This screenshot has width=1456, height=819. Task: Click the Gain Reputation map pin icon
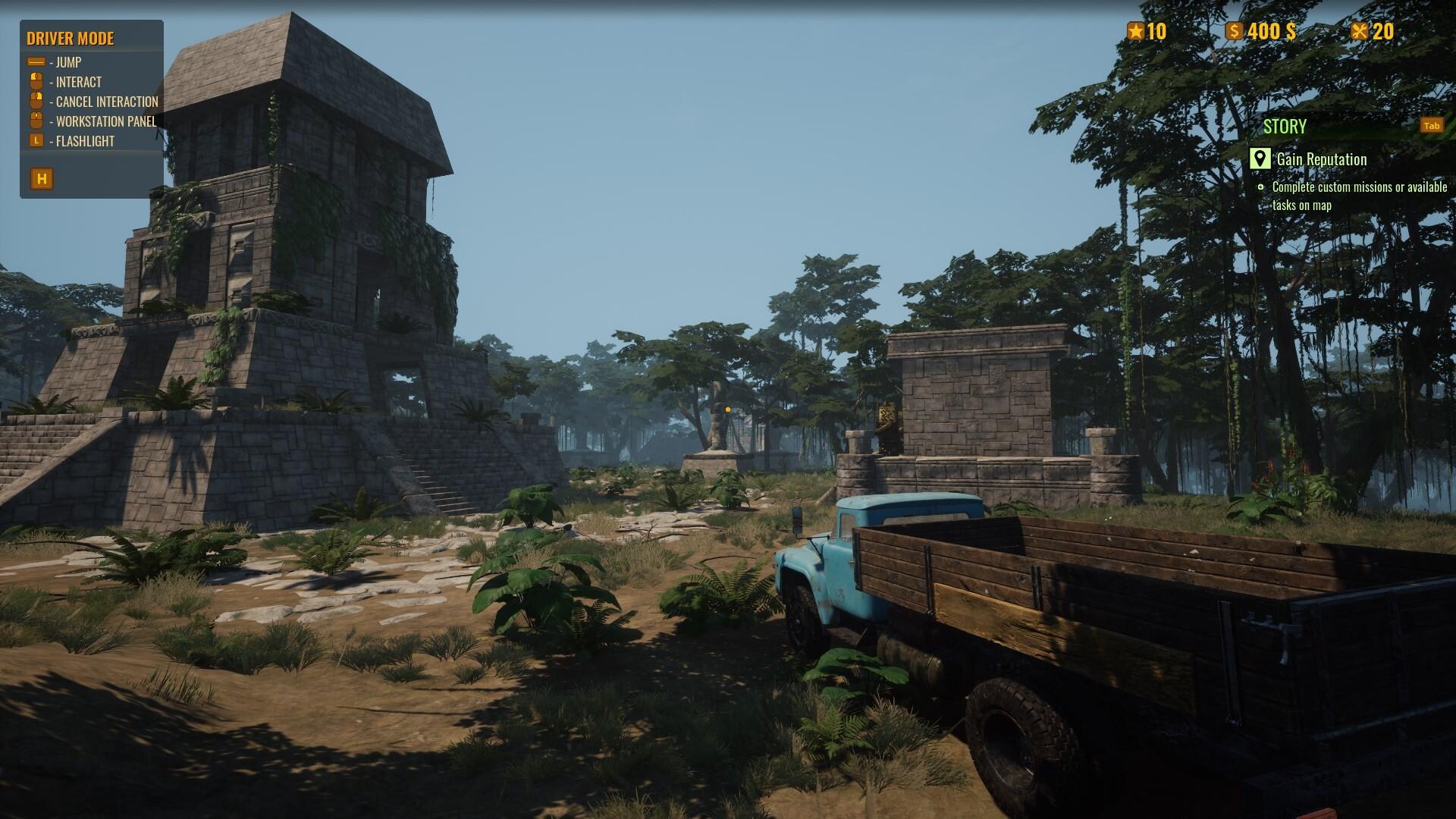(1260, 159)
